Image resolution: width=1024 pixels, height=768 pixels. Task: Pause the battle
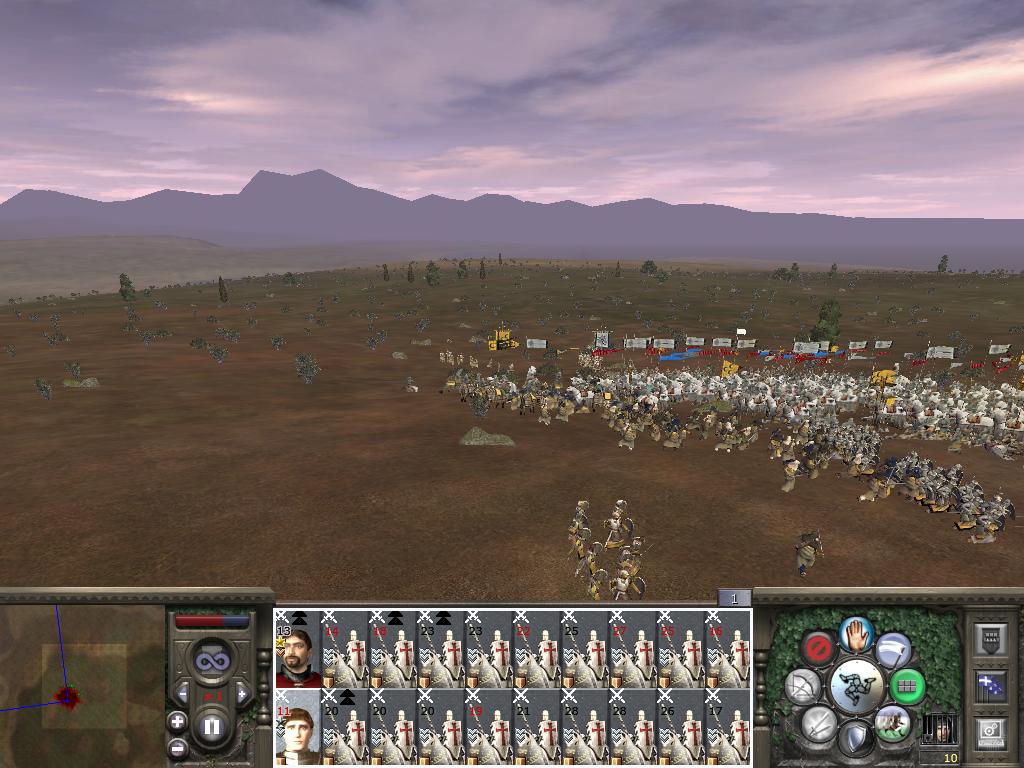point(211,727)
